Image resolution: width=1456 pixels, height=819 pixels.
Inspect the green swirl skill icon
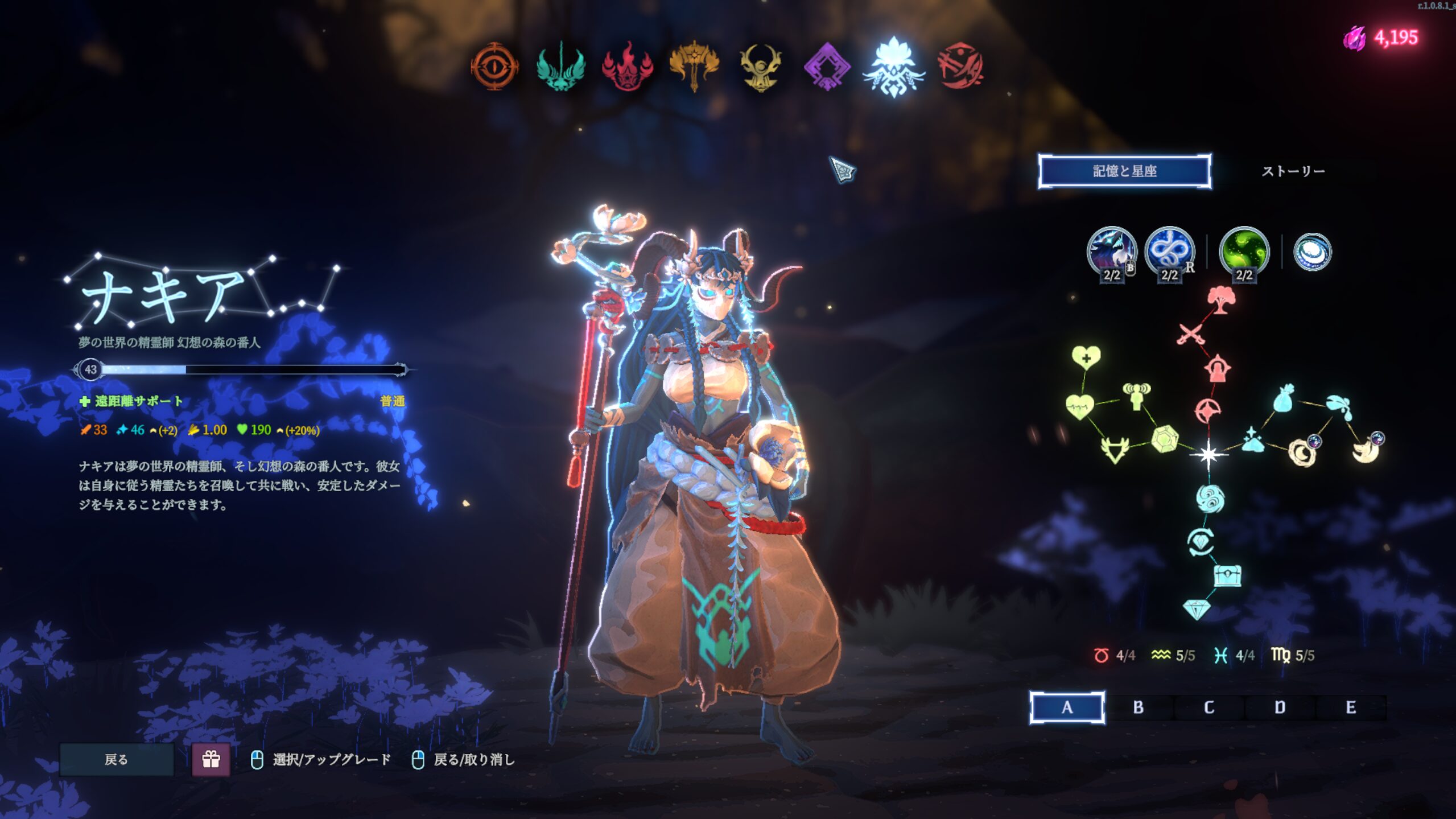point(1244,252)
